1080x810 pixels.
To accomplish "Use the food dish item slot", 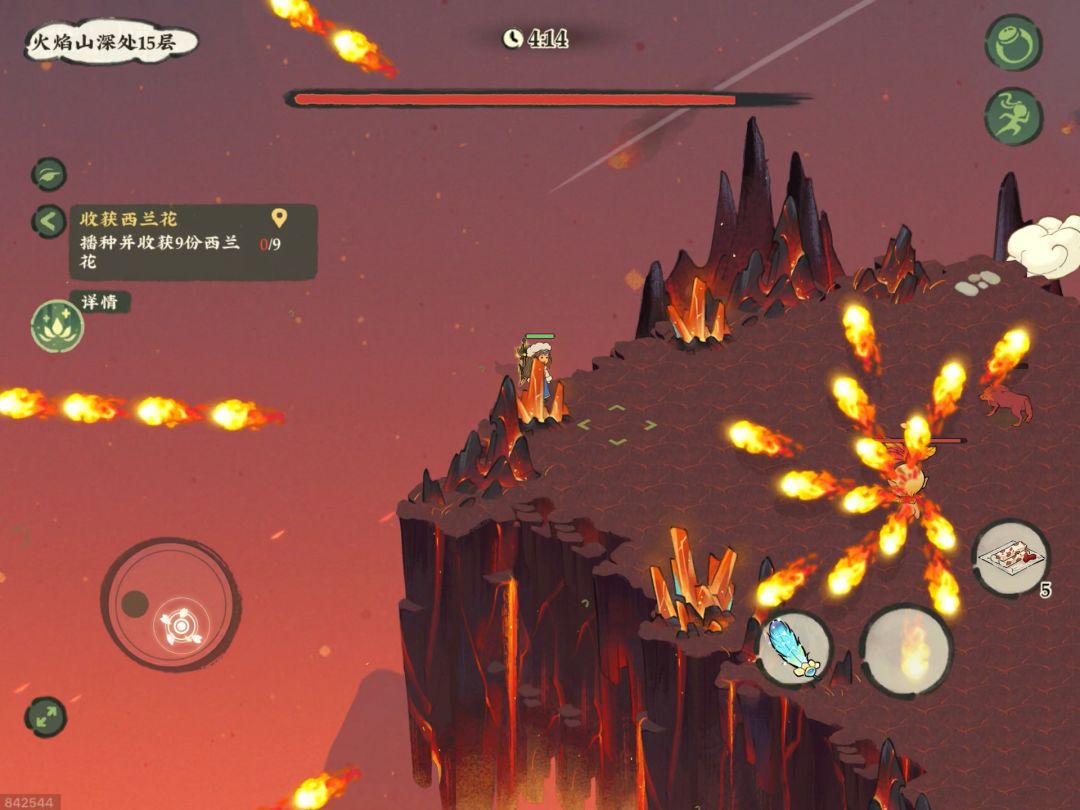I will 1010,558.
